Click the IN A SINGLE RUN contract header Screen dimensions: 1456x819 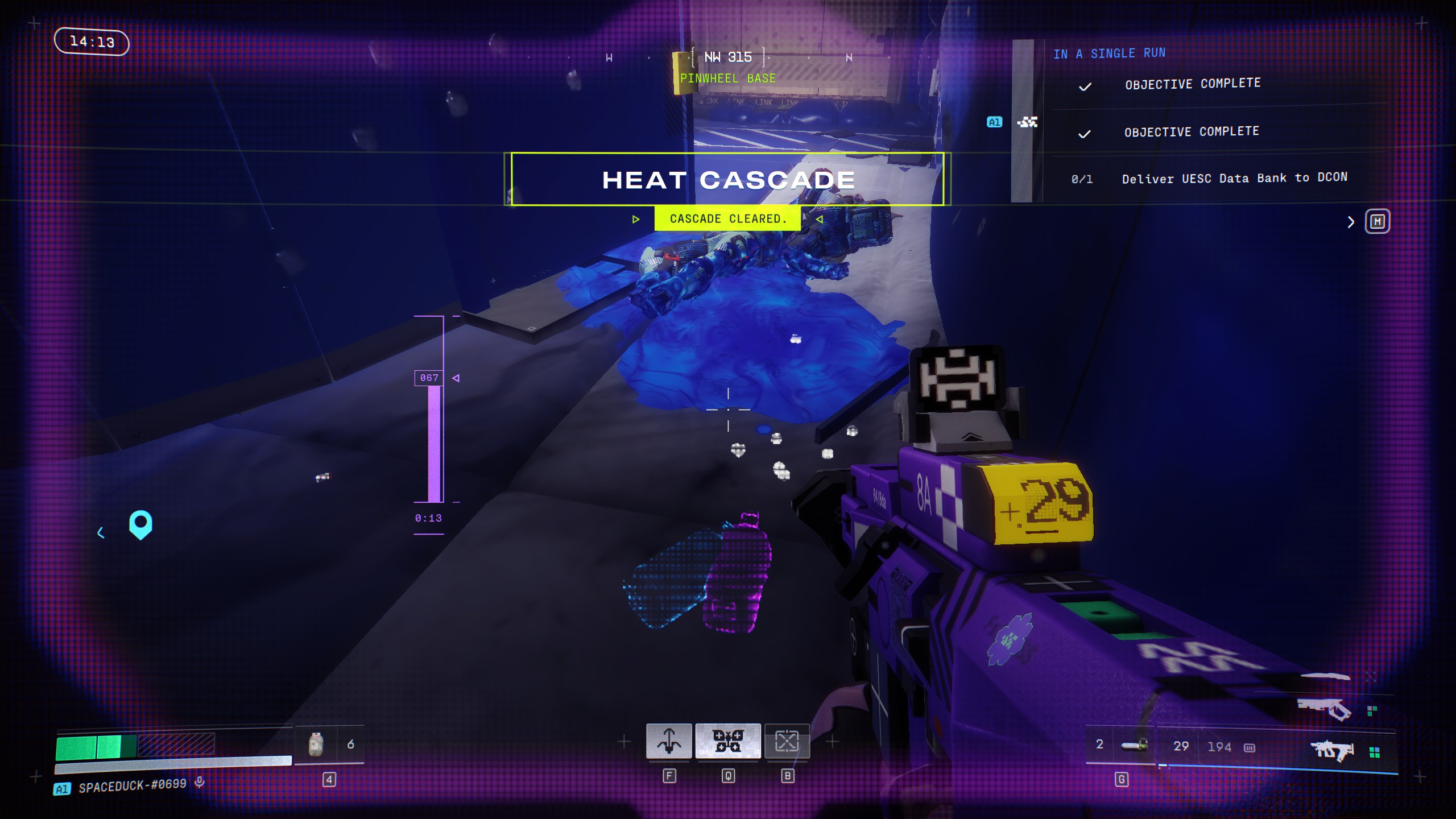(x=1109, y=53)
